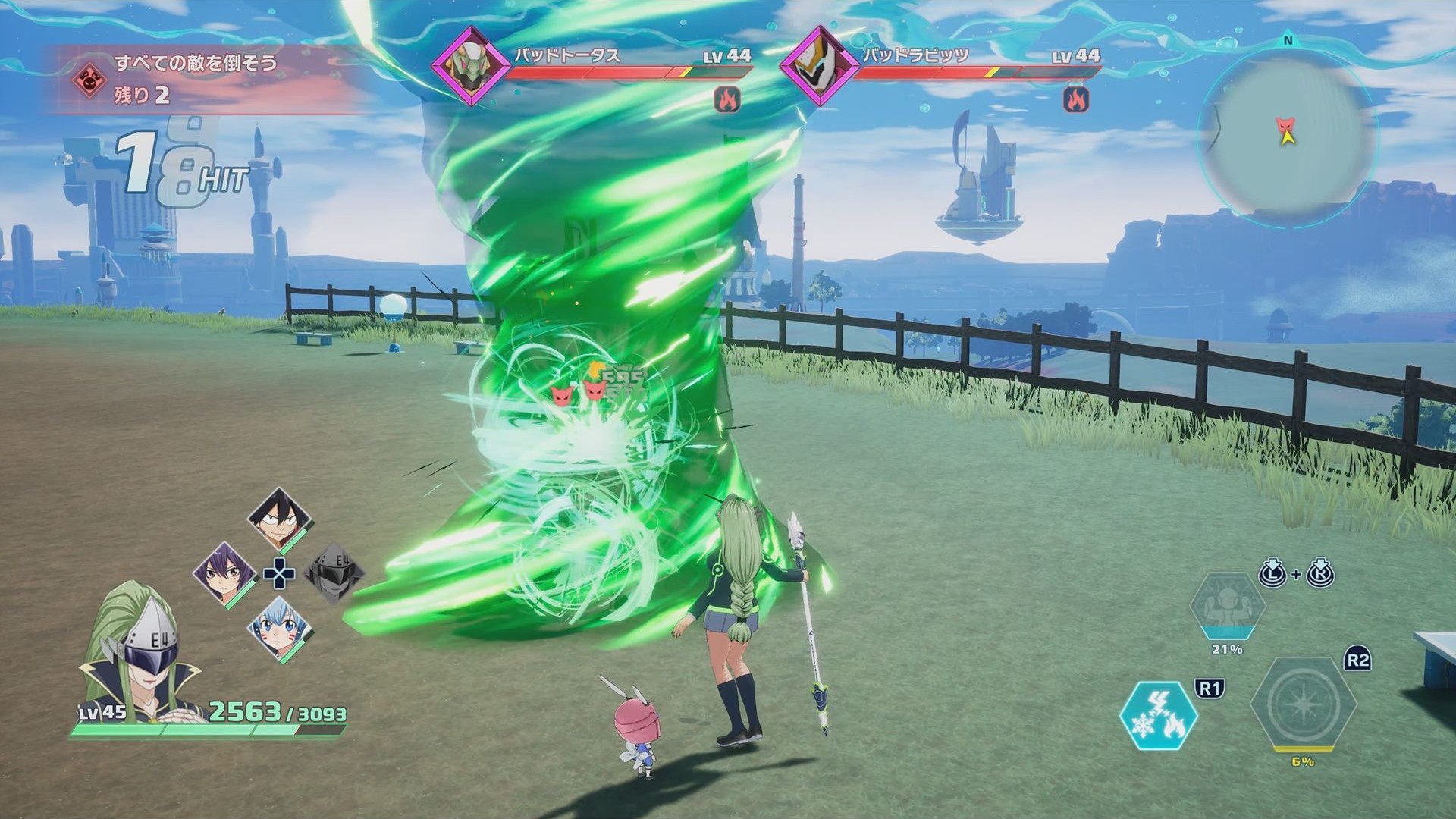Select the greyed-out E4 helmet portrait
The height and width of the screenshot is (819, 1456).
[x=333, y=574]
